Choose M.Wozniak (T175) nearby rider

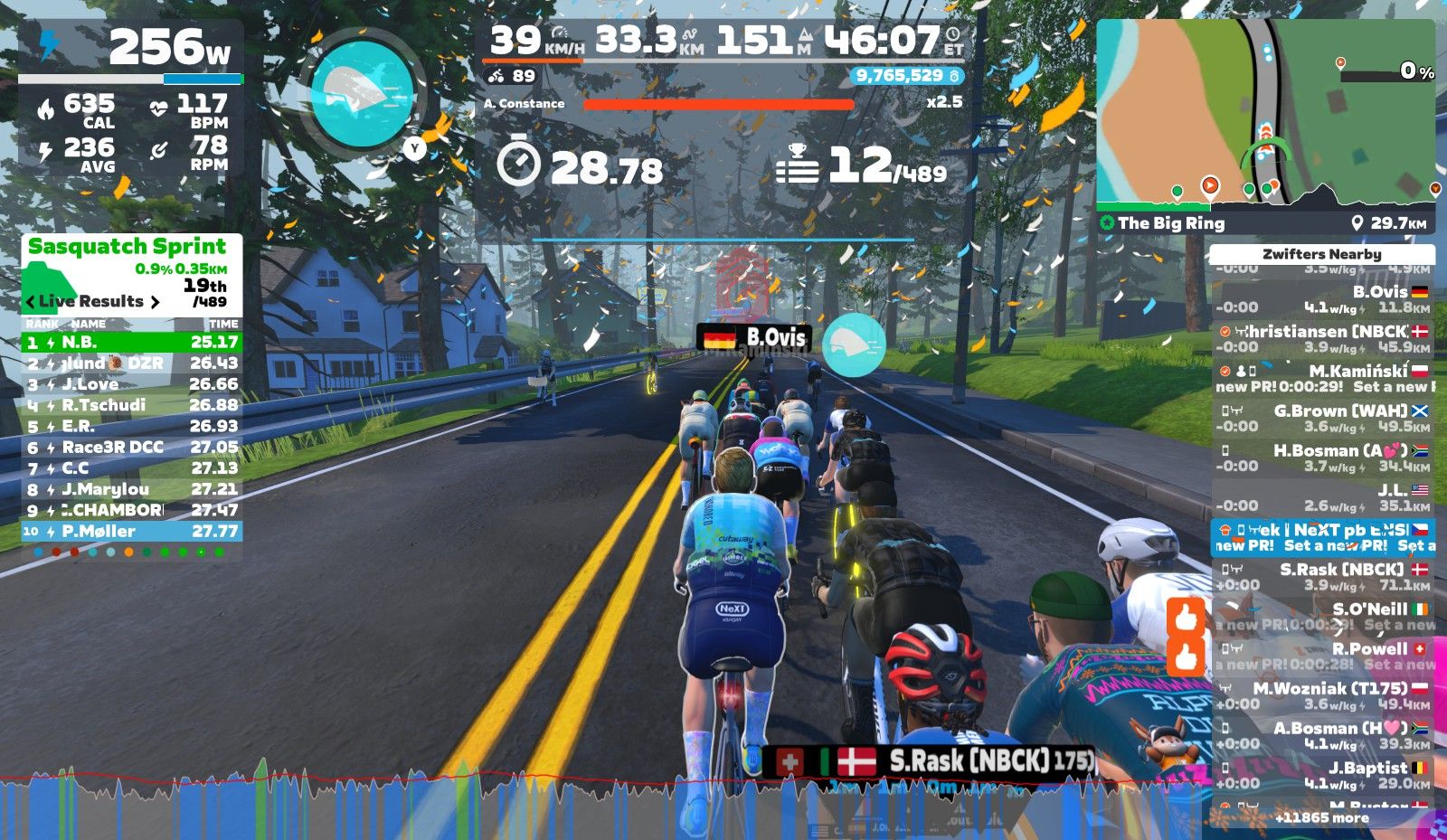click(x=1322, y=695)
